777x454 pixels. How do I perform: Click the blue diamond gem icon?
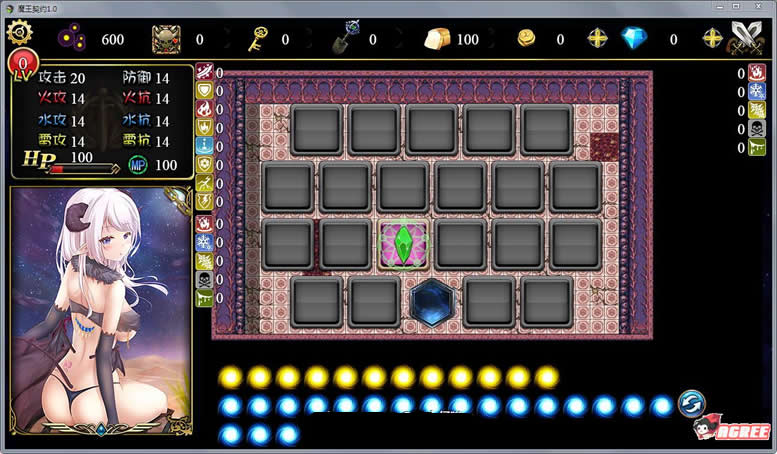tap(634, 39)
